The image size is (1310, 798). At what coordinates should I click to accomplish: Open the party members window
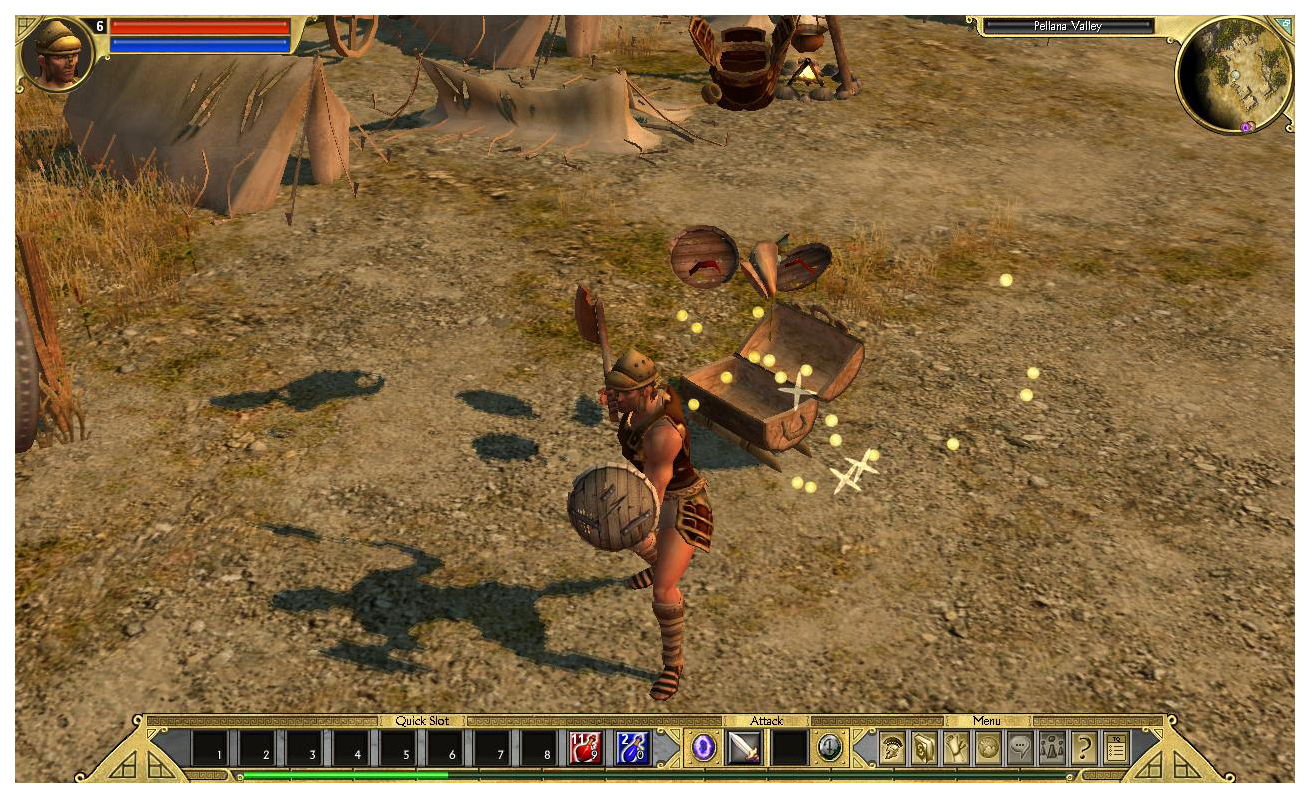click(1052, 748)
